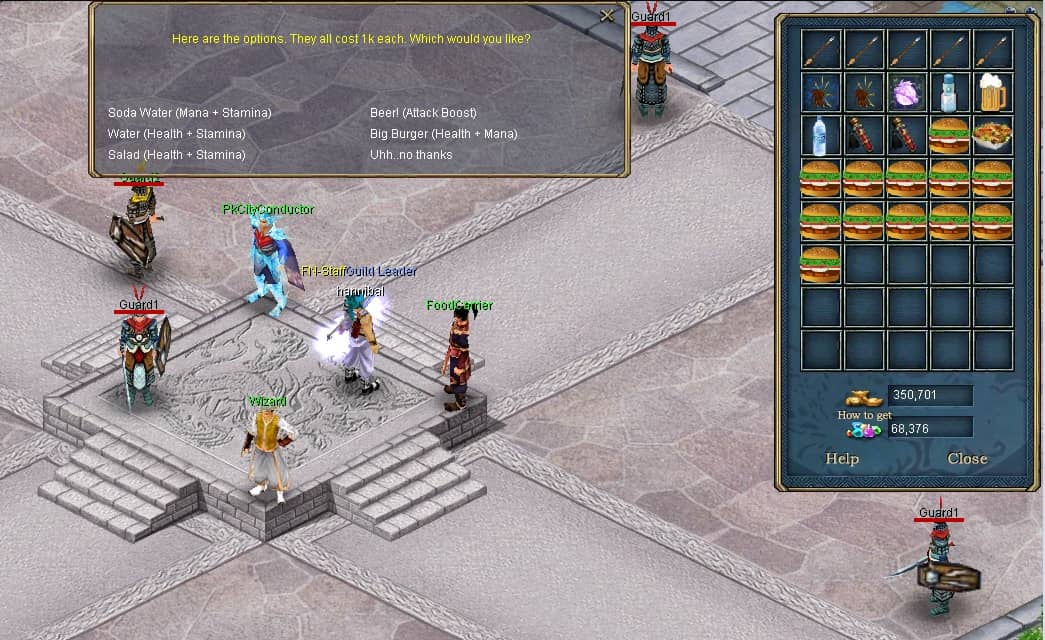The height and width of the screenshot is (640, 1045).
Task: Choose Soda Water (Mana + Stamina) option
Action: tap(190, 113)
